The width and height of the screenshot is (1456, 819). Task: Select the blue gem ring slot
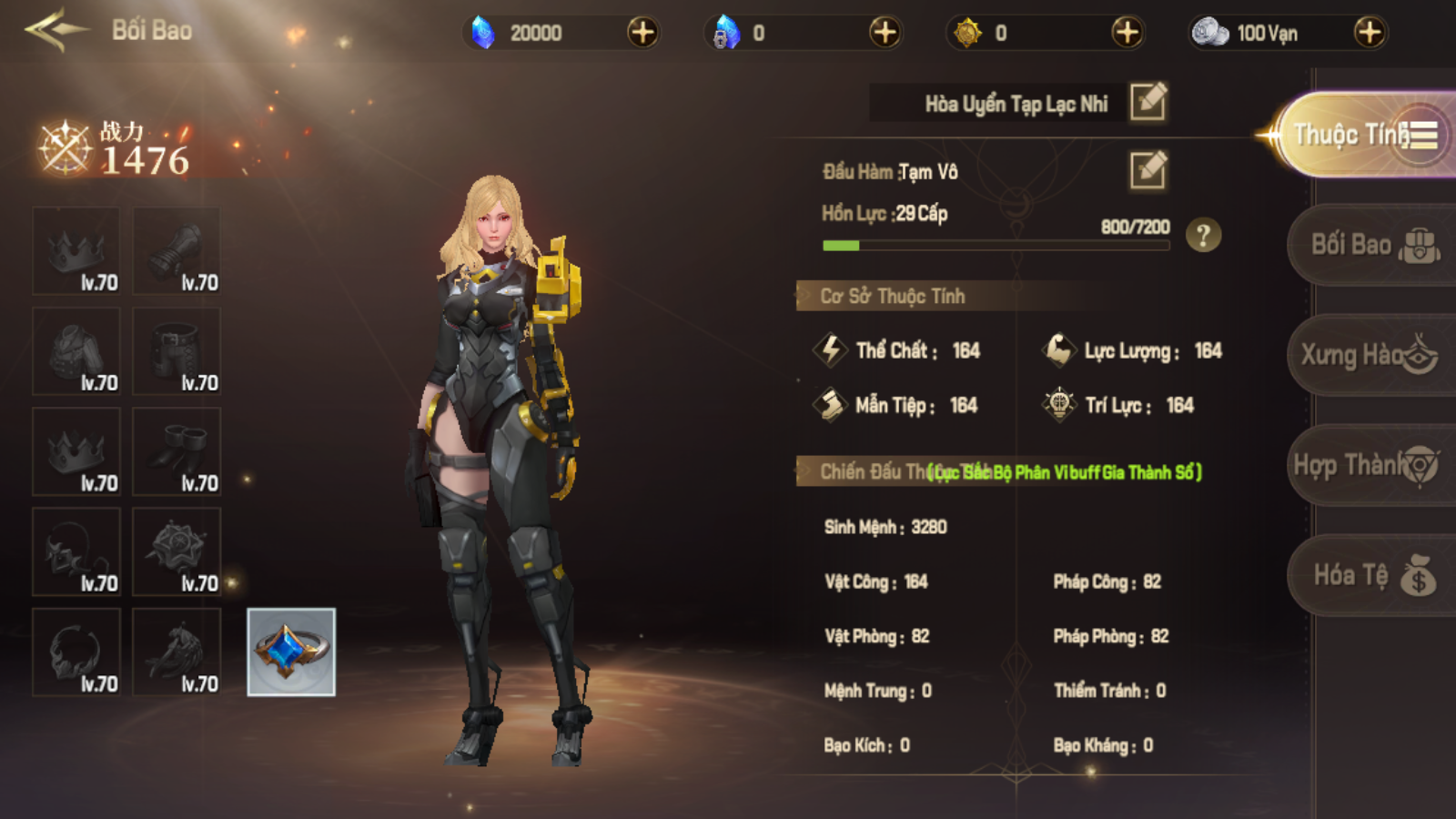[x=291, y=652]
